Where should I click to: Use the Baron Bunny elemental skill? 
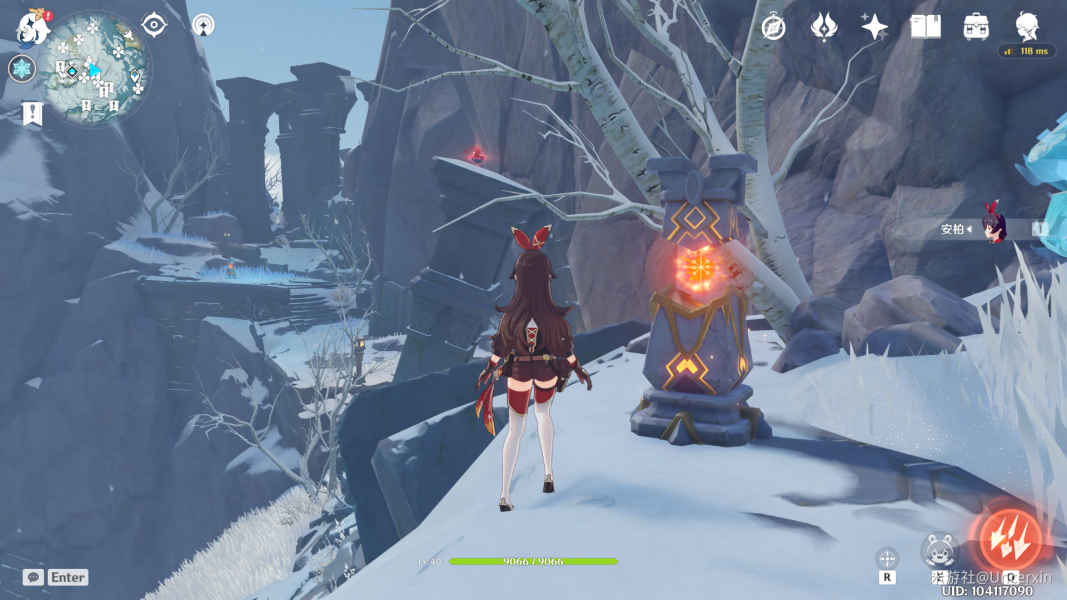[x=939, y=548]
